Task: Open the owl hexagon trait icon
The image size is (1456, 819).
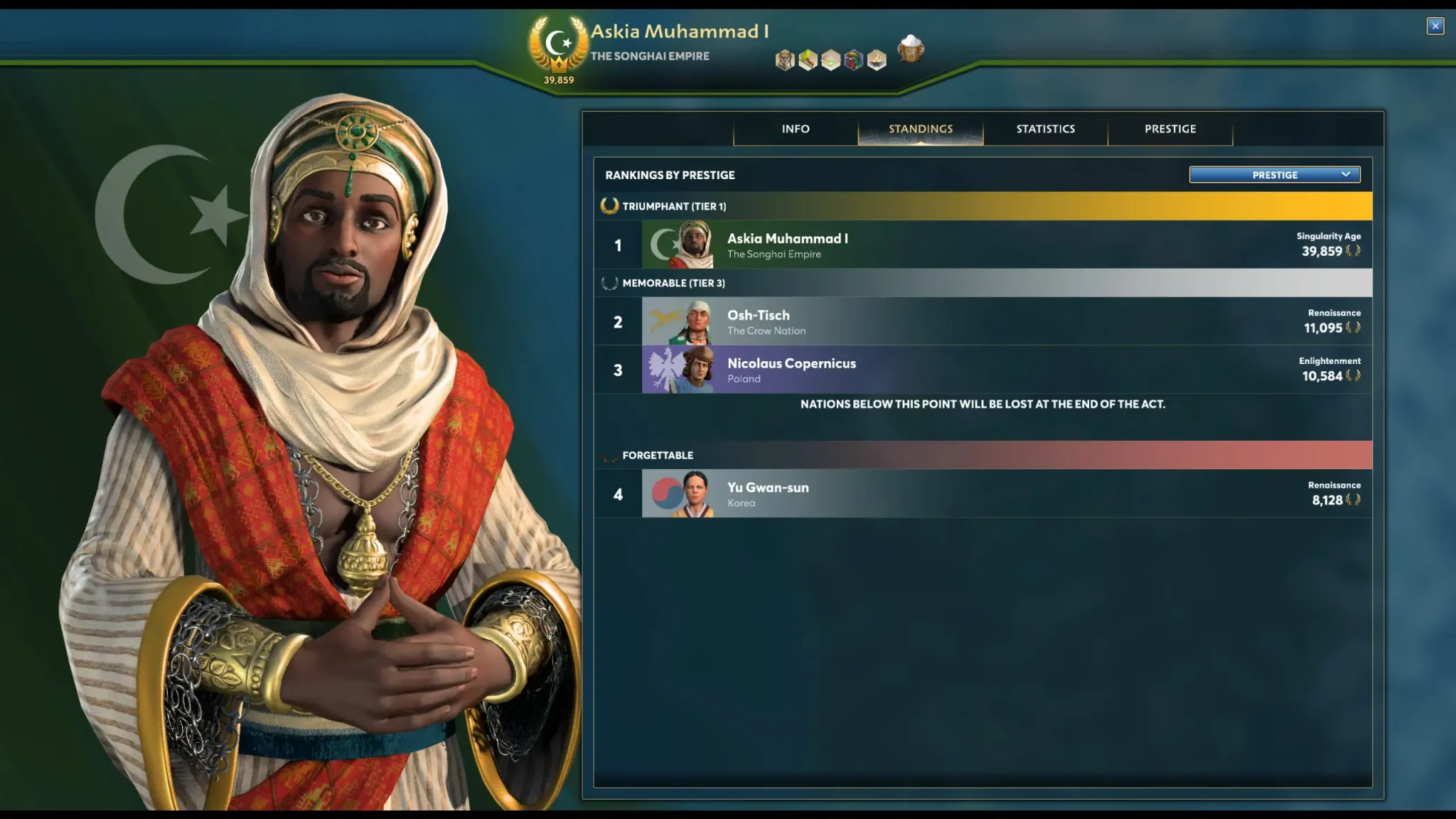Action: (x=785, y=60)
